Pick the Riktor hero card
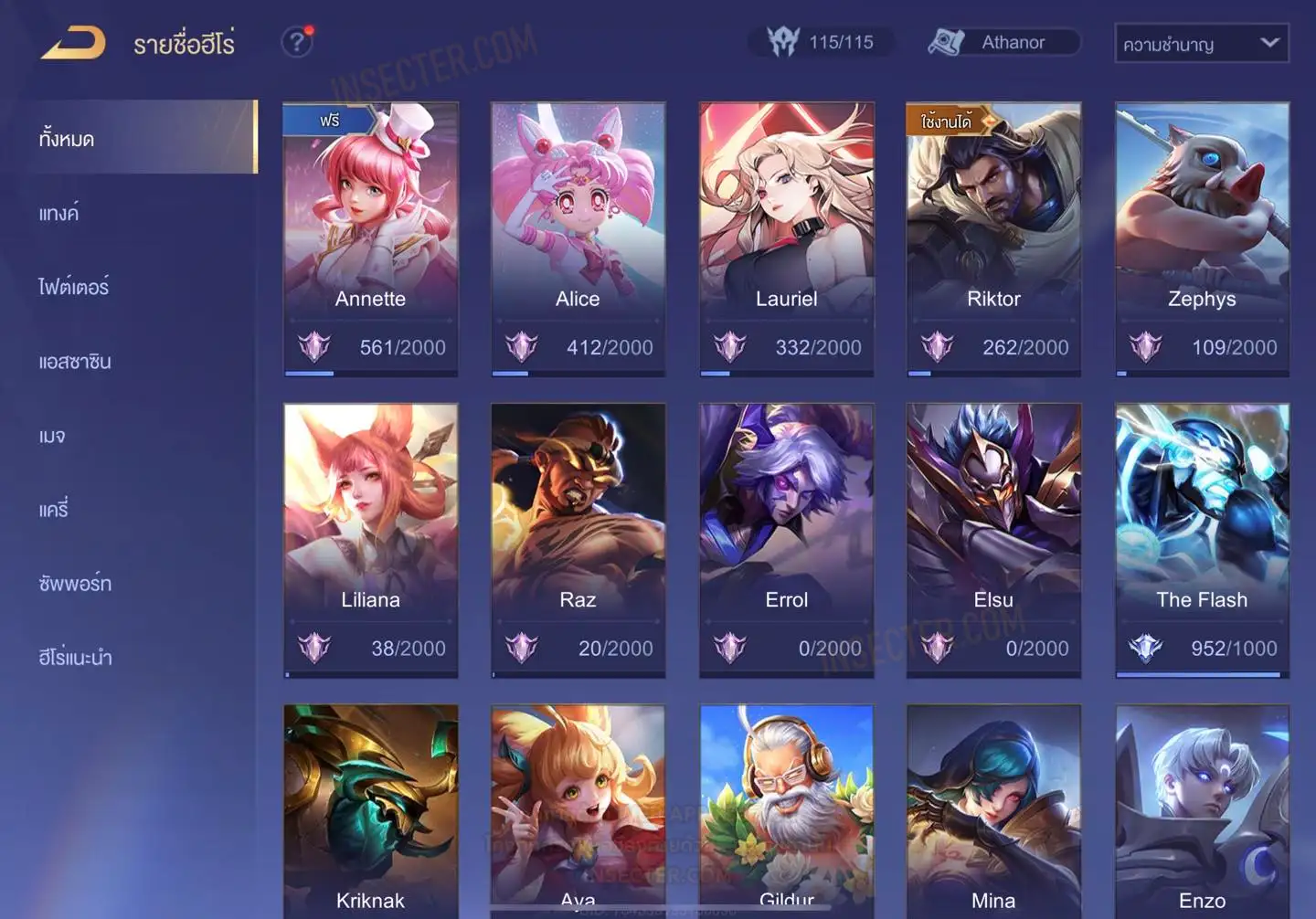This screenshot has width=1316, height=919. [x=993, y=238]
